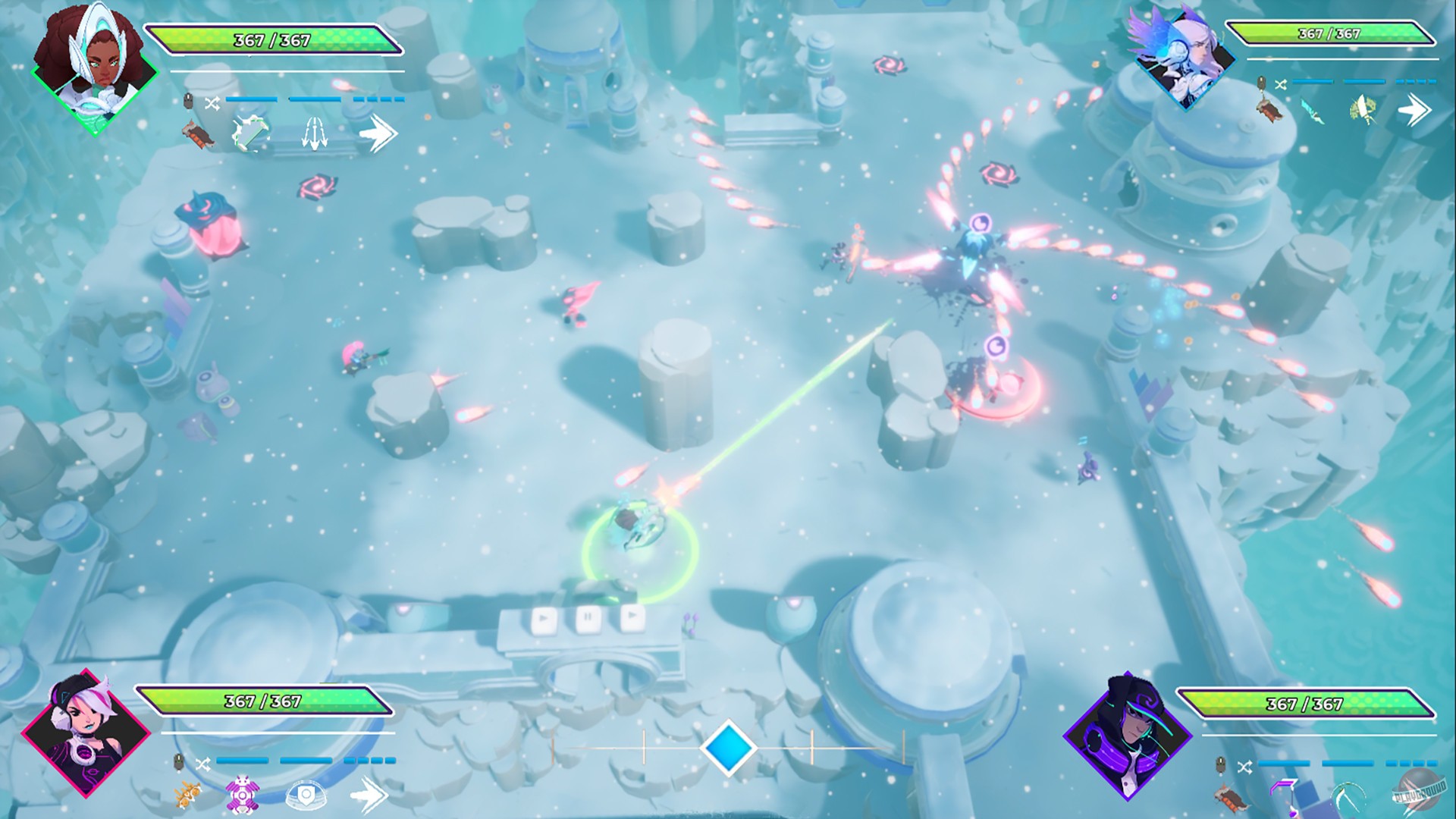Click the orange drone ship icon in top-left HUD
The height and width of the screenshot is (819, 1456).
point(199,133)
